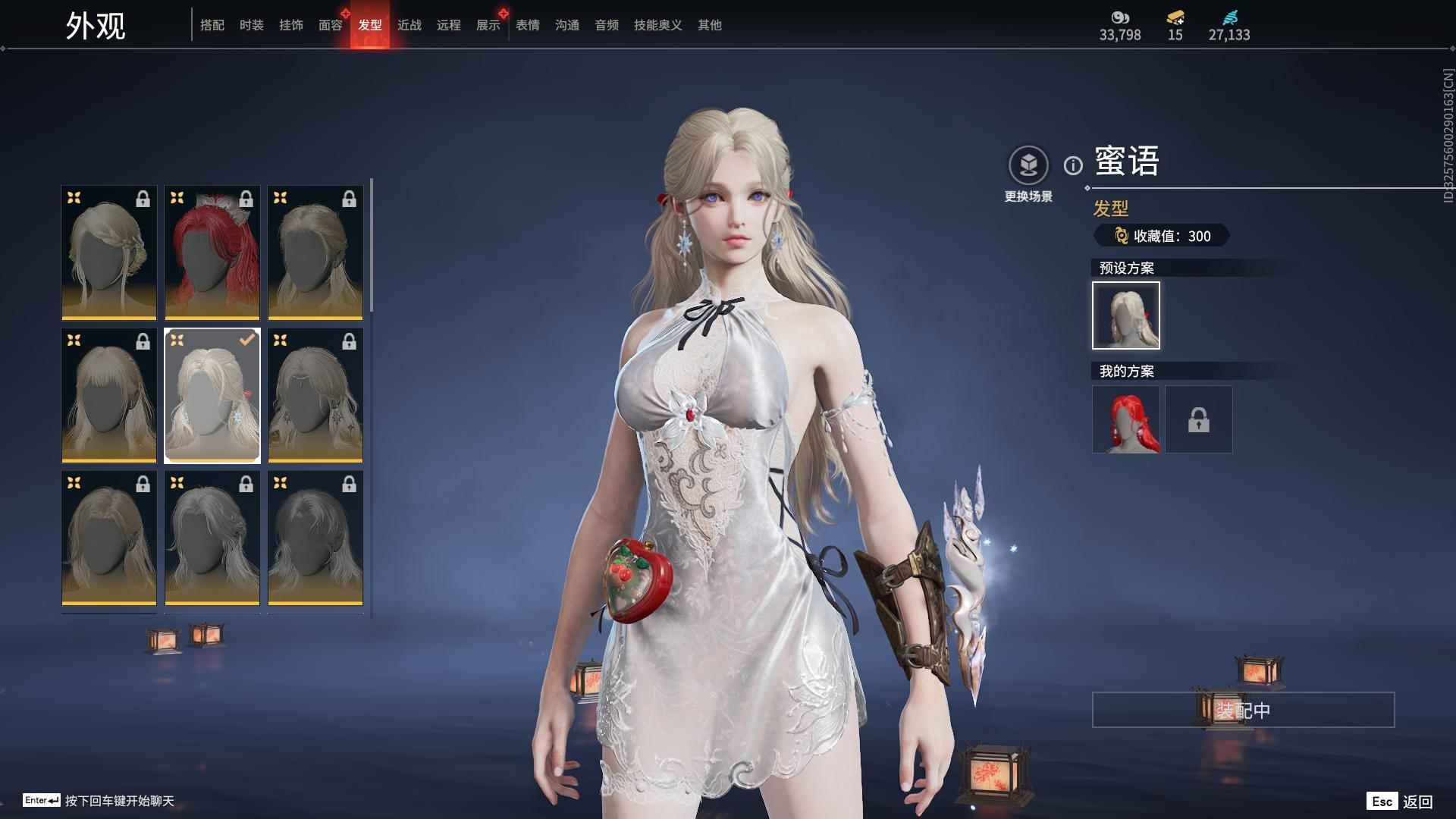This screenshot has height=819, width=1456.
Task: Open the 时装 tab
Action: [252, 25]
